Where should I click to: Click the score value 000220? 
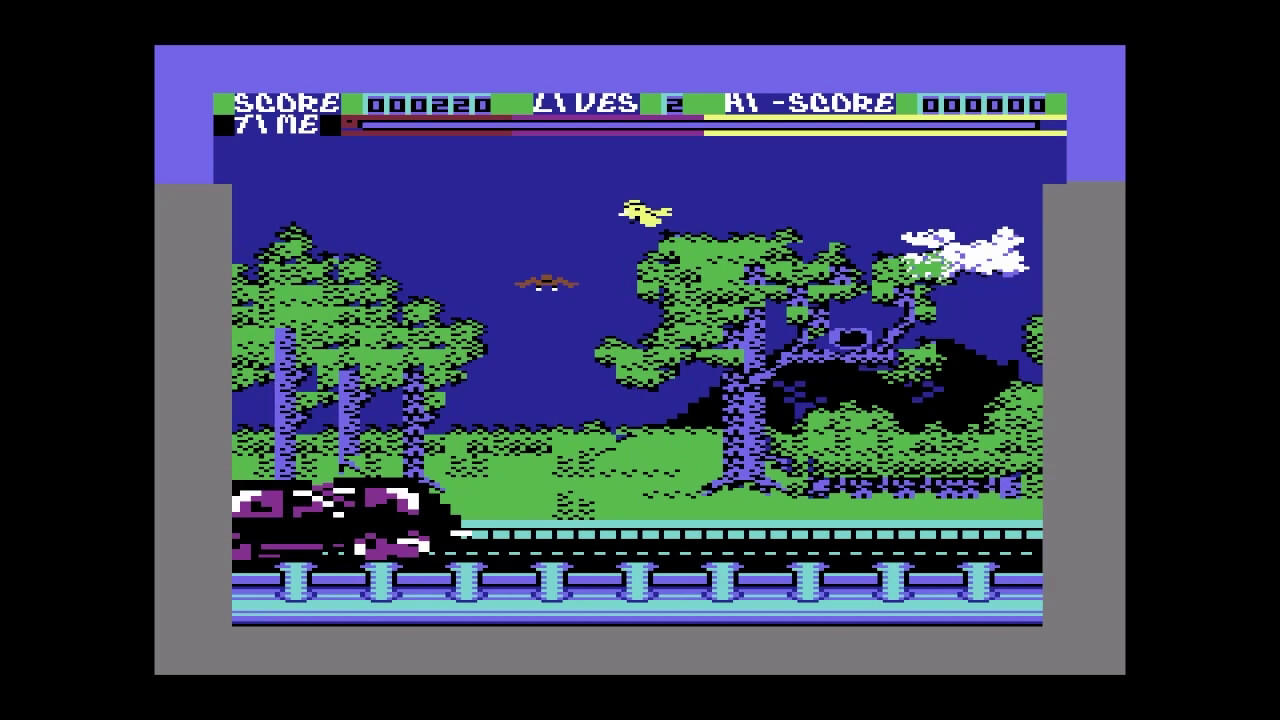(429, 102)
